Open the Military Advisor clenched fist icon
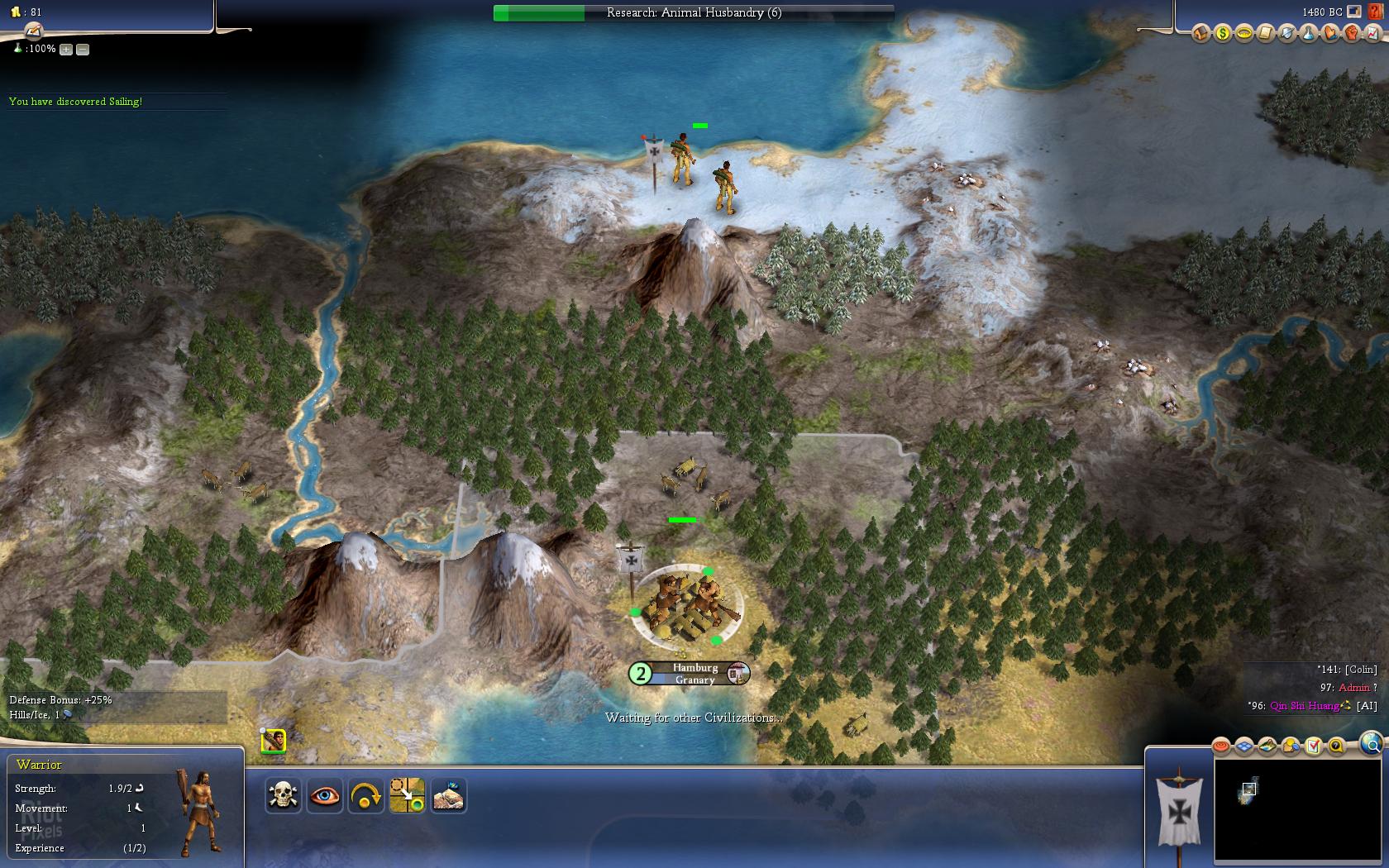This screenshot has height=868, width=1389. (1351, 34)
